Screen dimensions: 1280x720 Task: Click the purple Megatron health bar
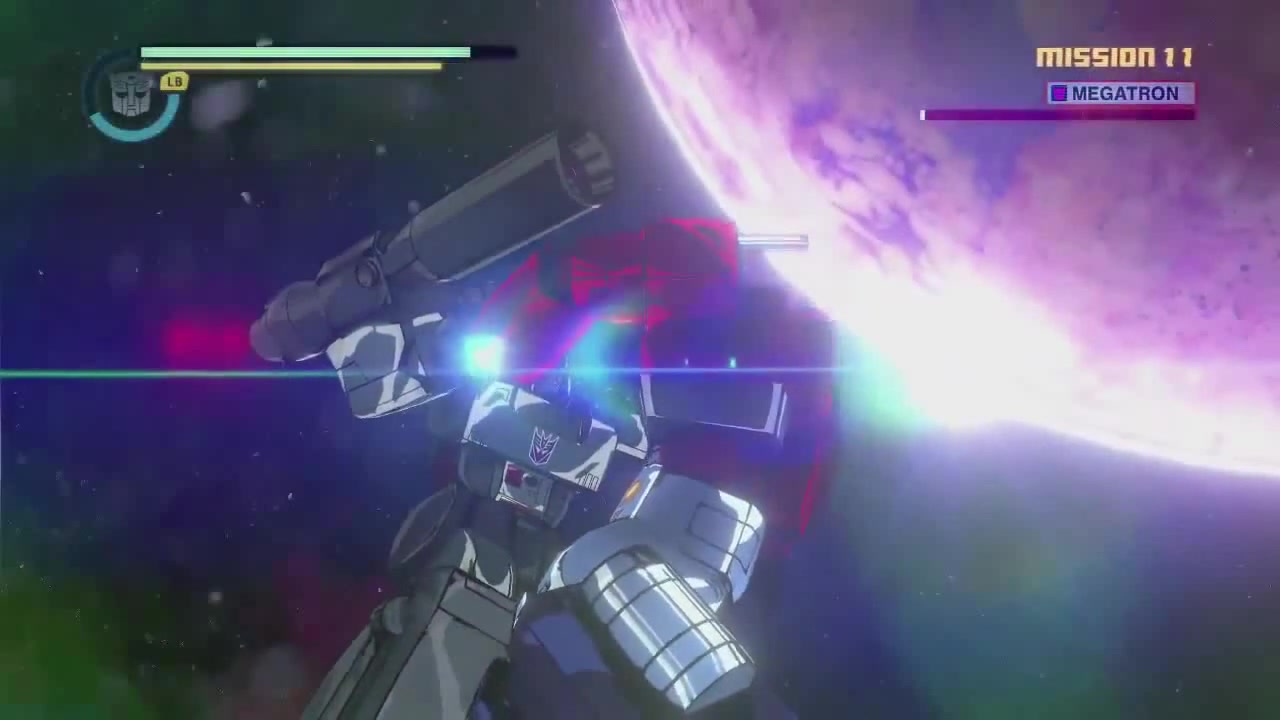point(1057,114)
